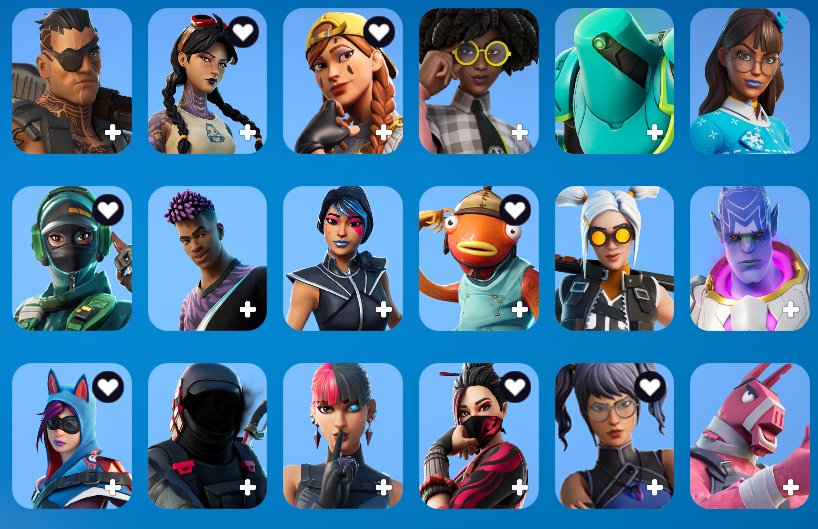This screenshot has width=818, height=529.
Task: Select the orange Fishstick outfit tile
Action: point(478,258)
